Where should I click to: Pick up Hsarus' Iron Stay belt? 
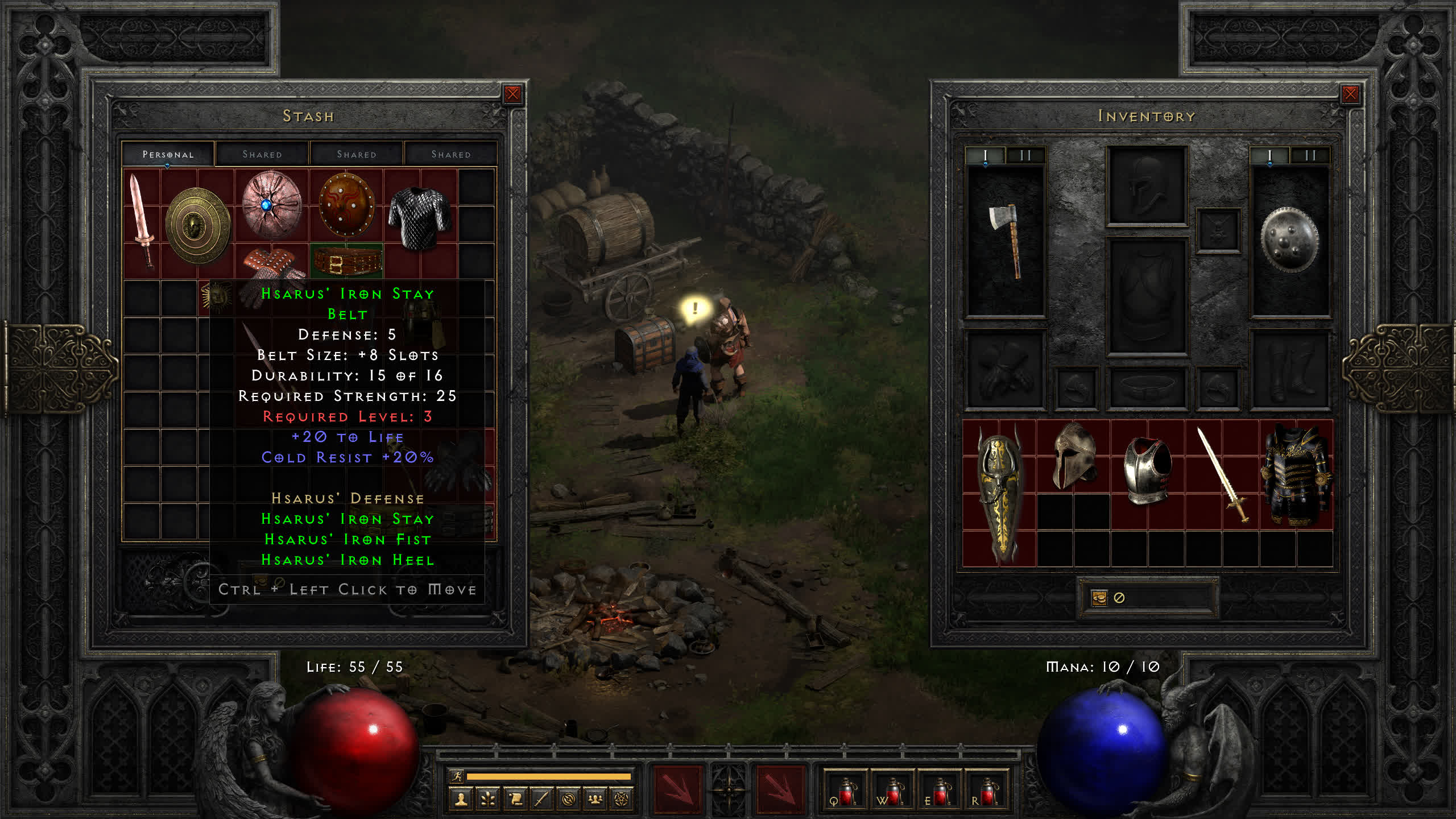[347, 262]
